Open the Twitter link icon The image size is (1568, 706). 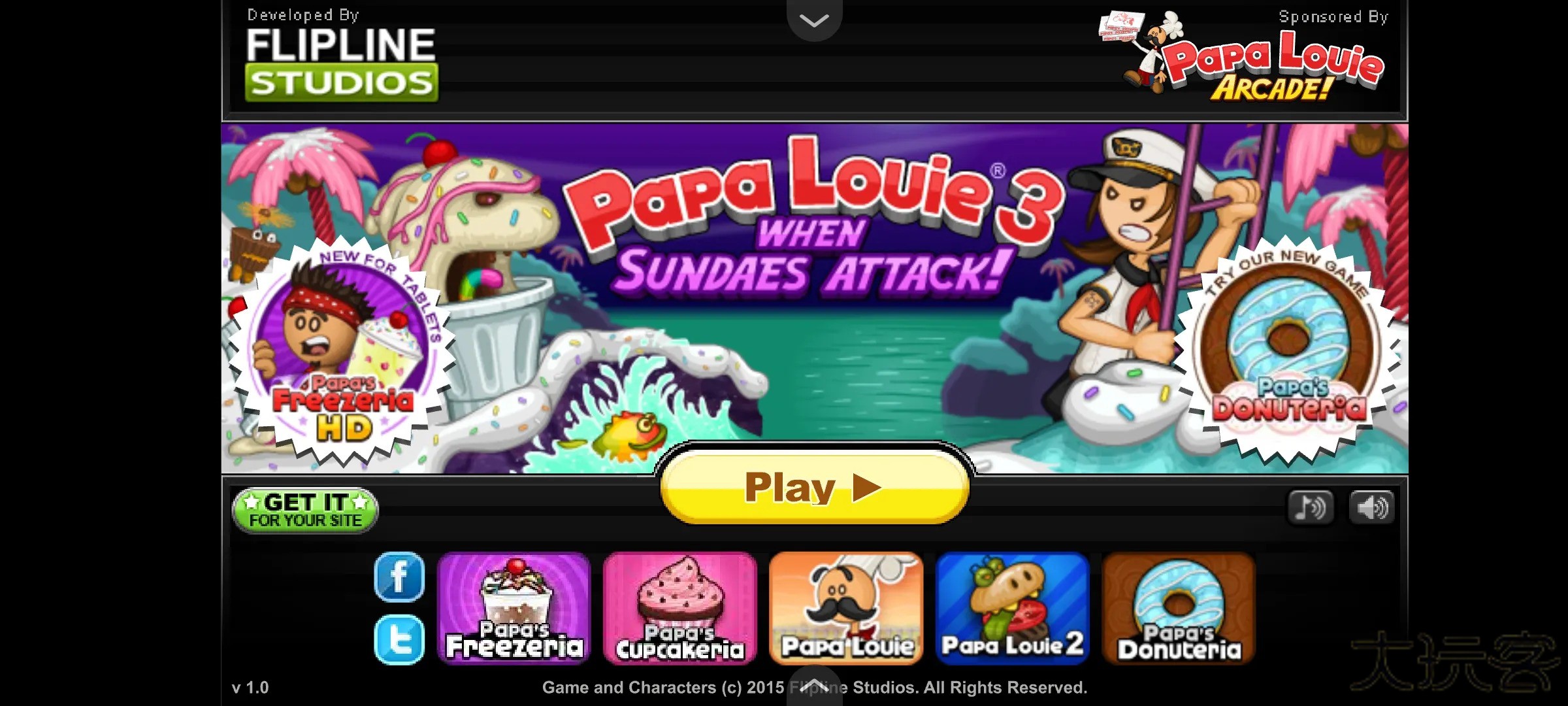(399, 639)
